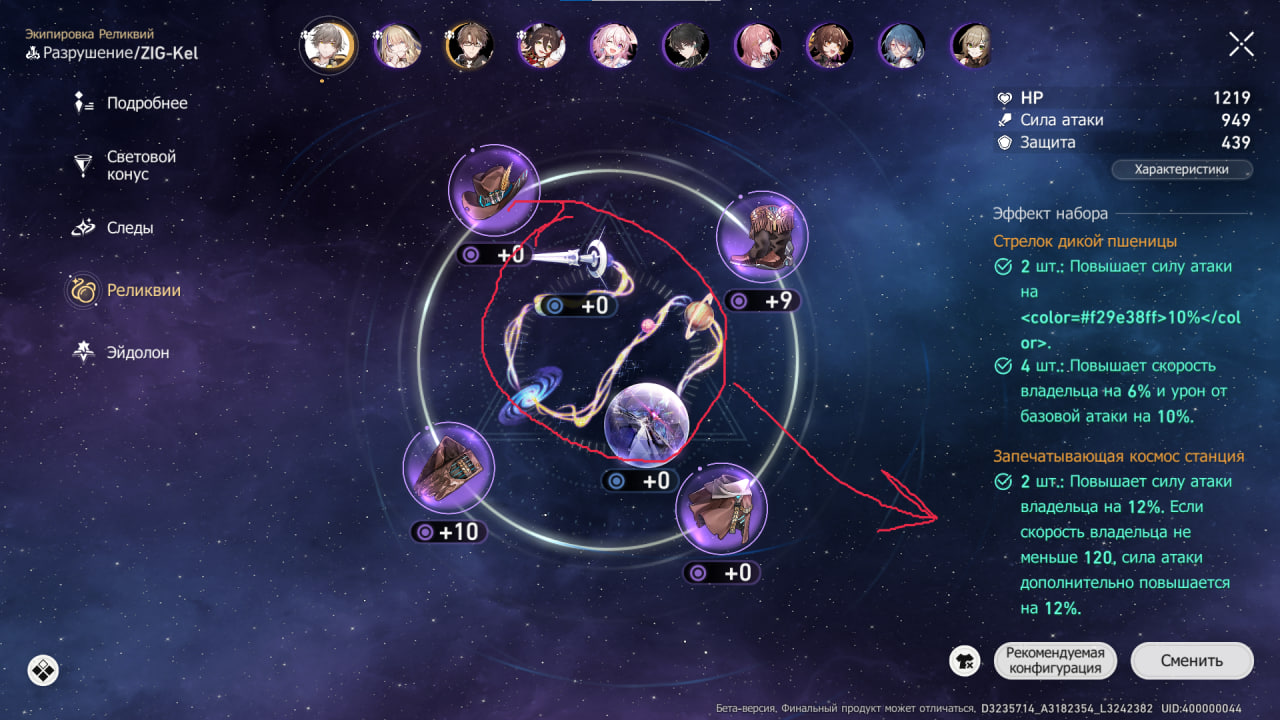Select the brown coat body relic slot
Screen dimensions: 1280x720
click(721, 509)
